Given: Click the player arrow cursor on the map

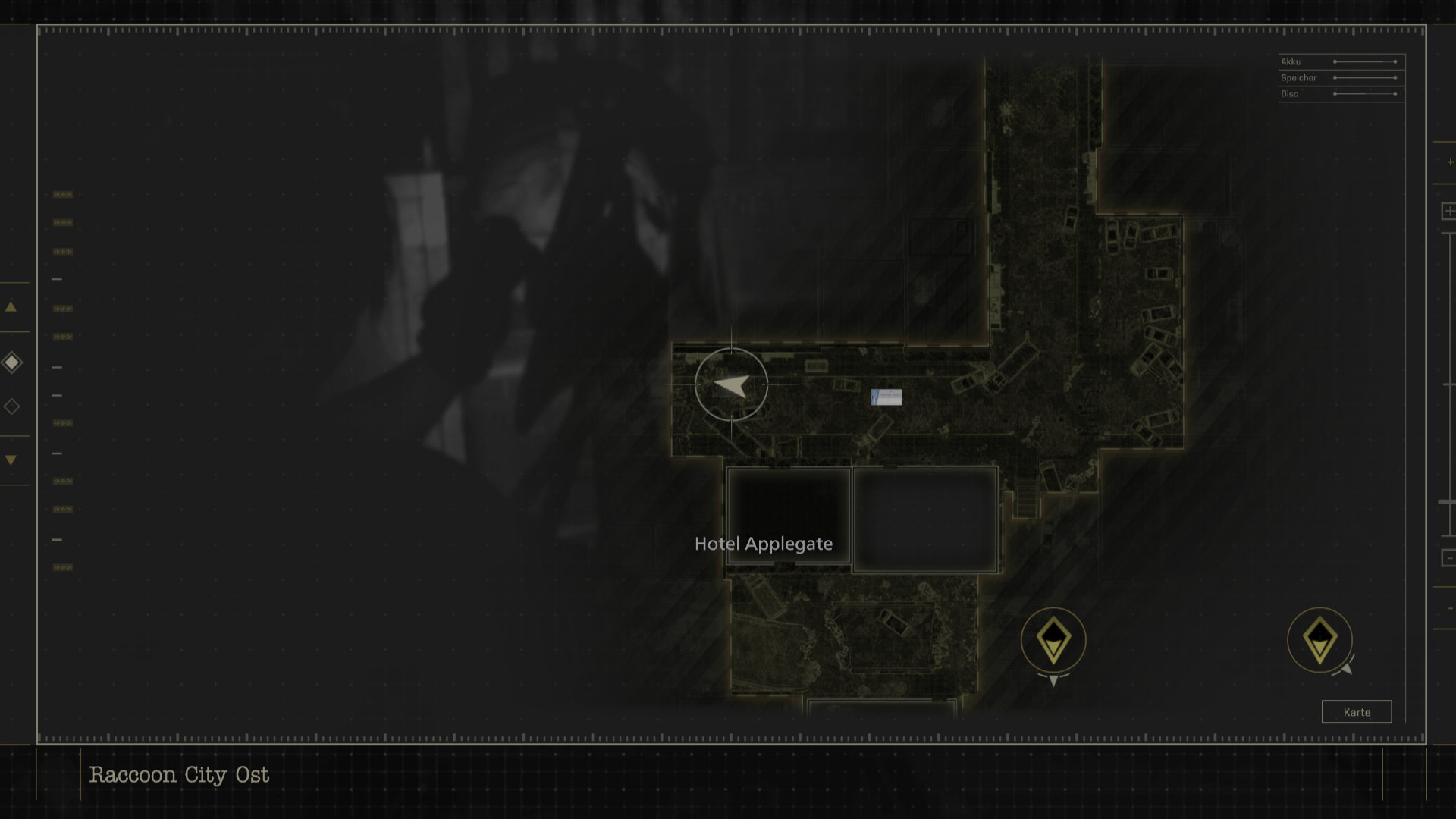Looking at the screenshot, I should (731, 385).
